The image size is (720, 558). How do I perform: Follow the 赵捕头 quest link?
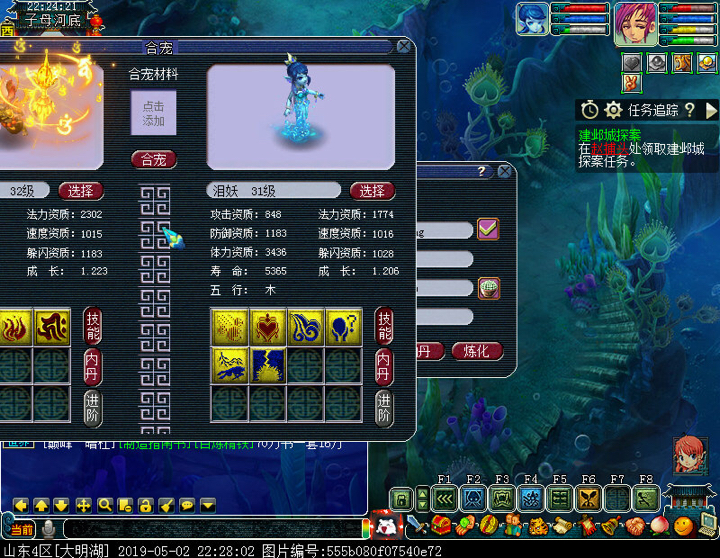608,148
